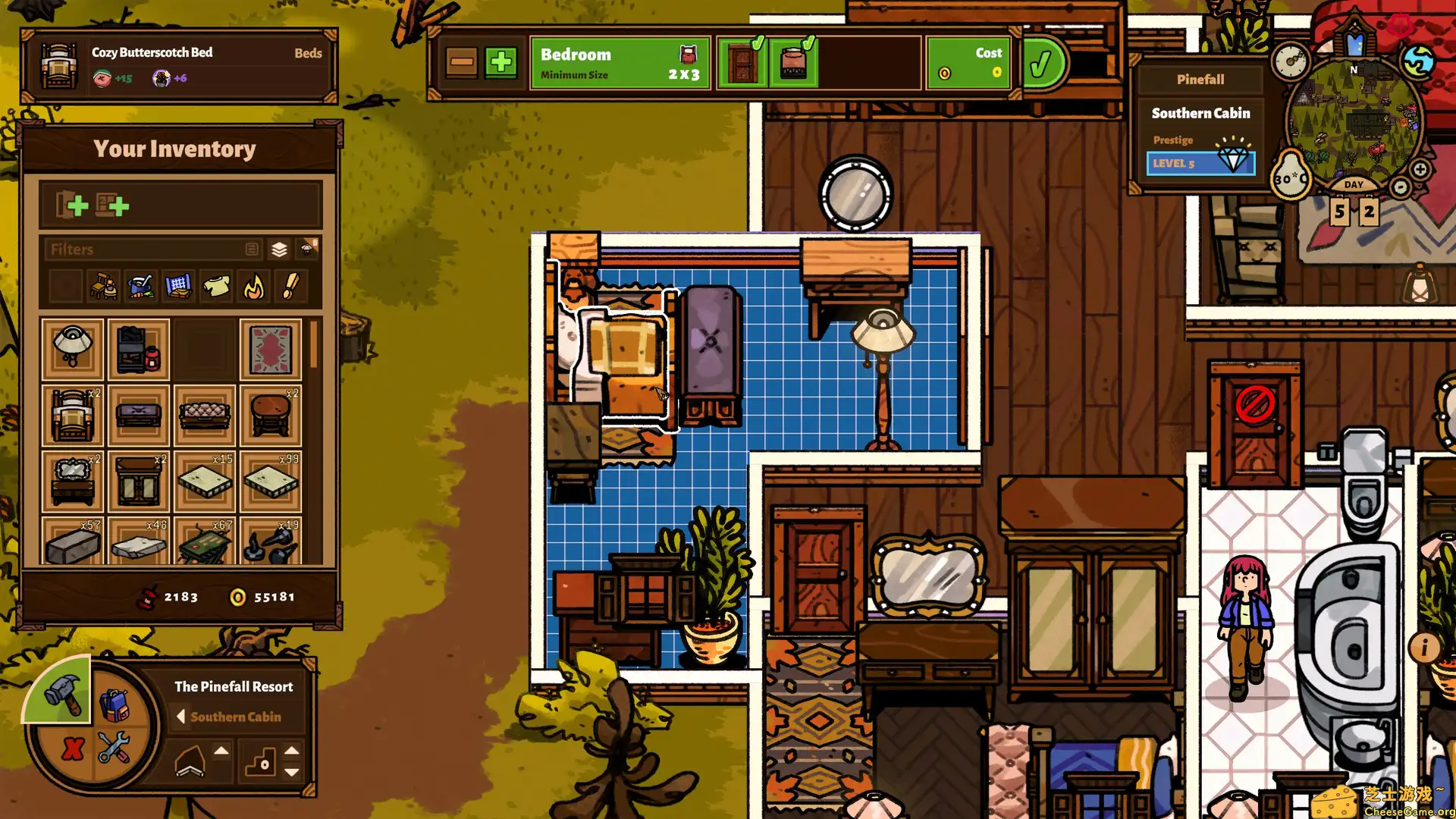Open the hammer build mode icon
This screenshot has height=819, width=1456.
pyautogui.click(x=62, y=696)
